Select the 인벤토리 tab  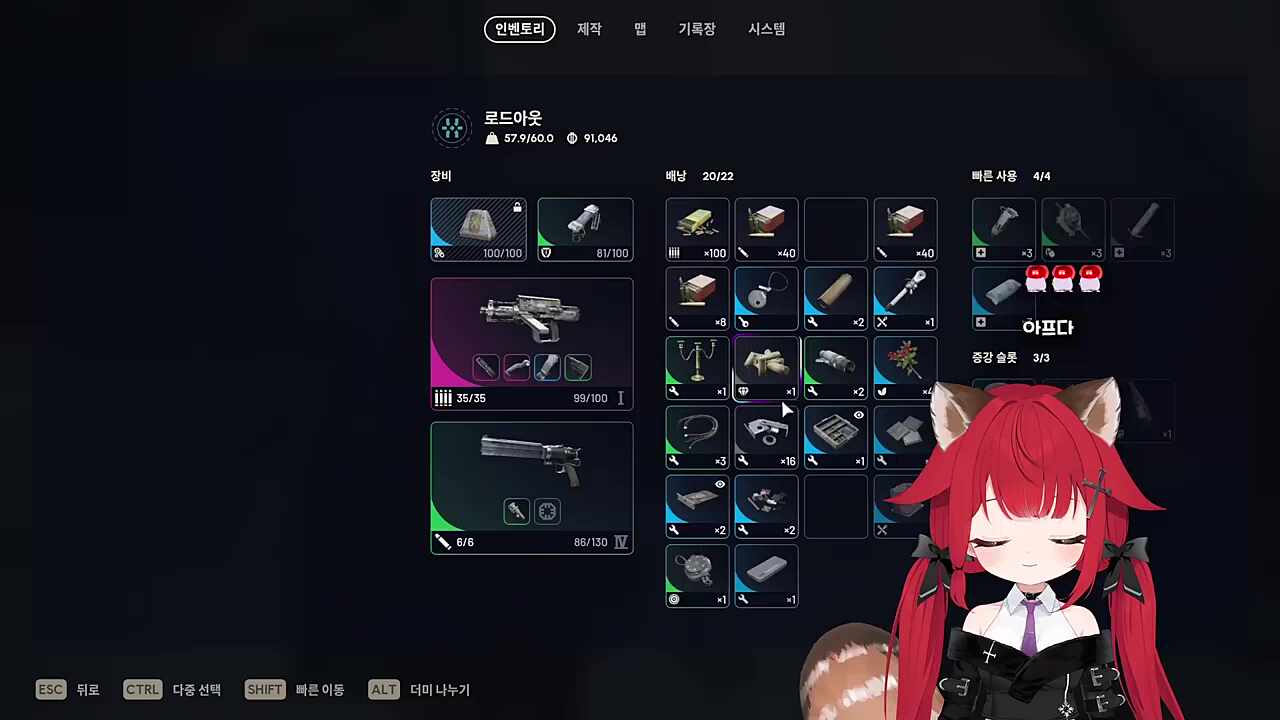[x=520, y=29]
